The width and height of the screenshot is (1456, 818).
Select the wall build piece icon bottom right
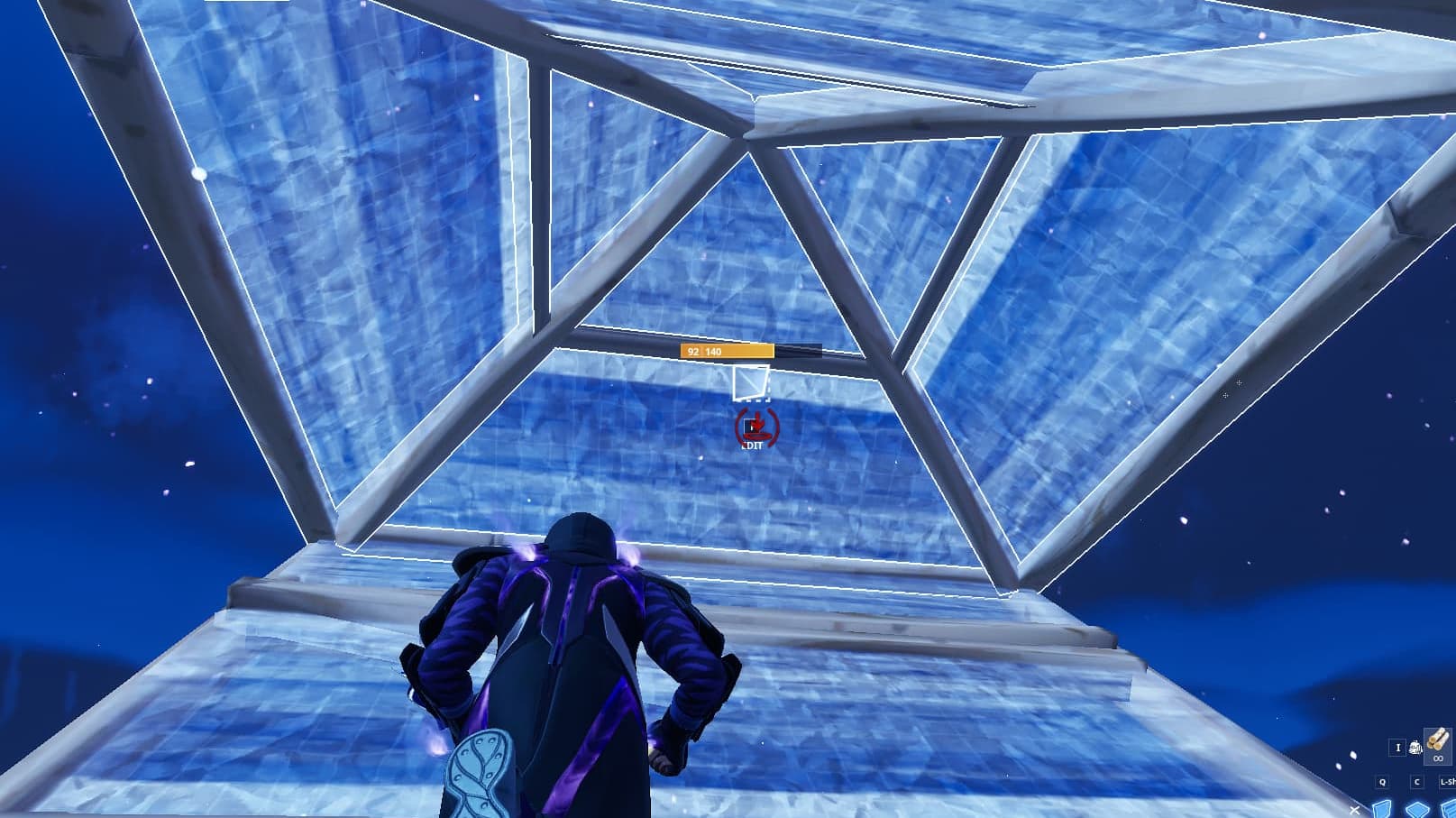1381,810
